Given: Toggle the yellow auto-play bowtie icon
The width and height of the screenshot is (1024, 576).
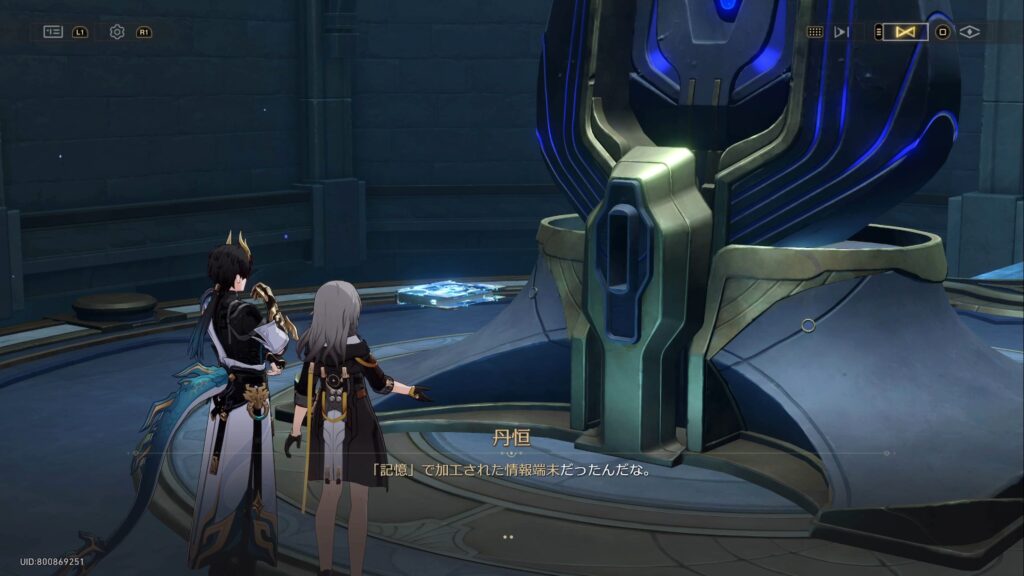Looking at the screenshot, I should click(905, 32).
